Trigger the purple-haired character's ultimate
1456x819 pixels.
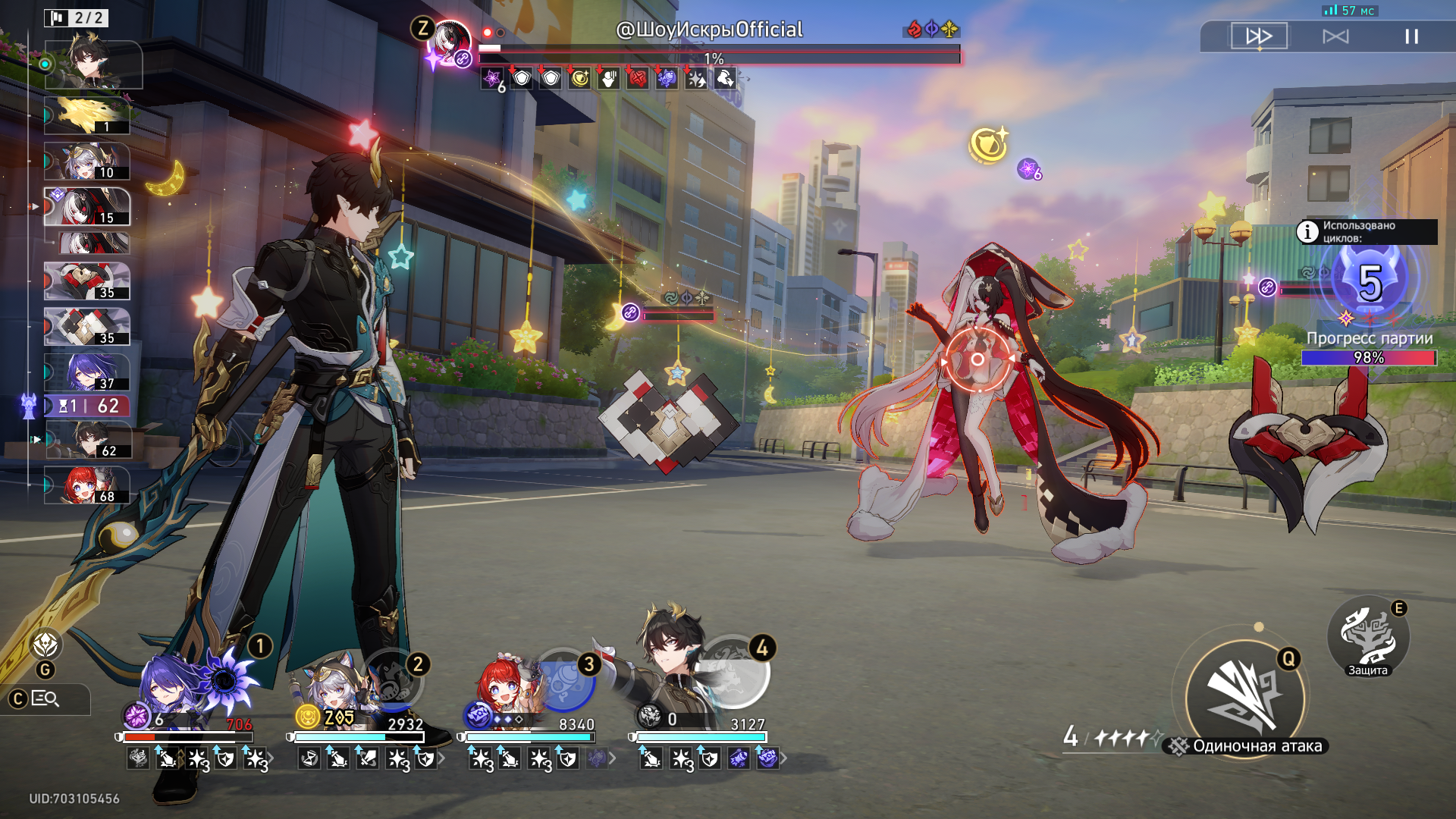pos(224,679)
